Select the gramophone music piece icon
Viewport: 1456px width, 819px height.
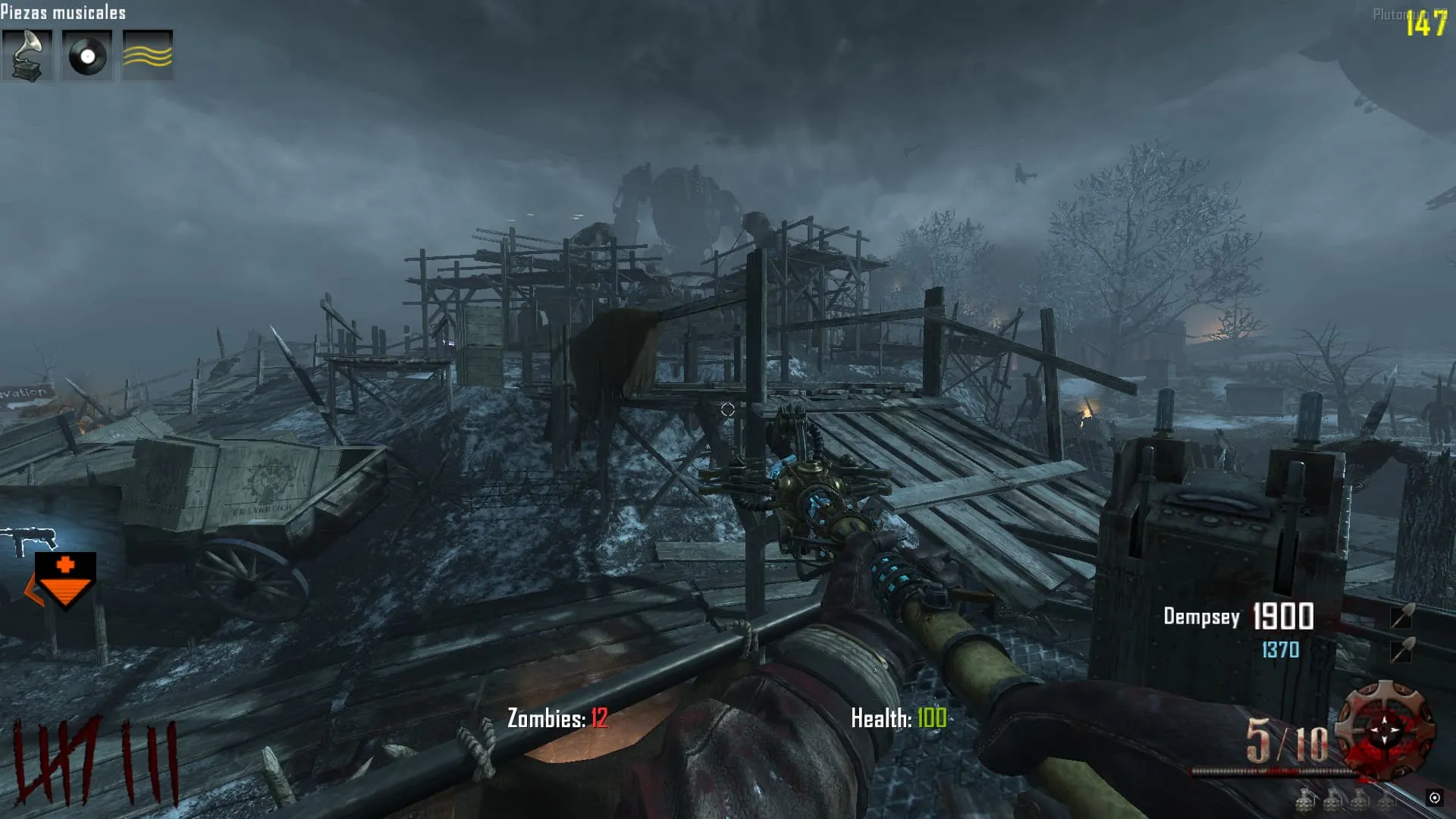[27, 55]
